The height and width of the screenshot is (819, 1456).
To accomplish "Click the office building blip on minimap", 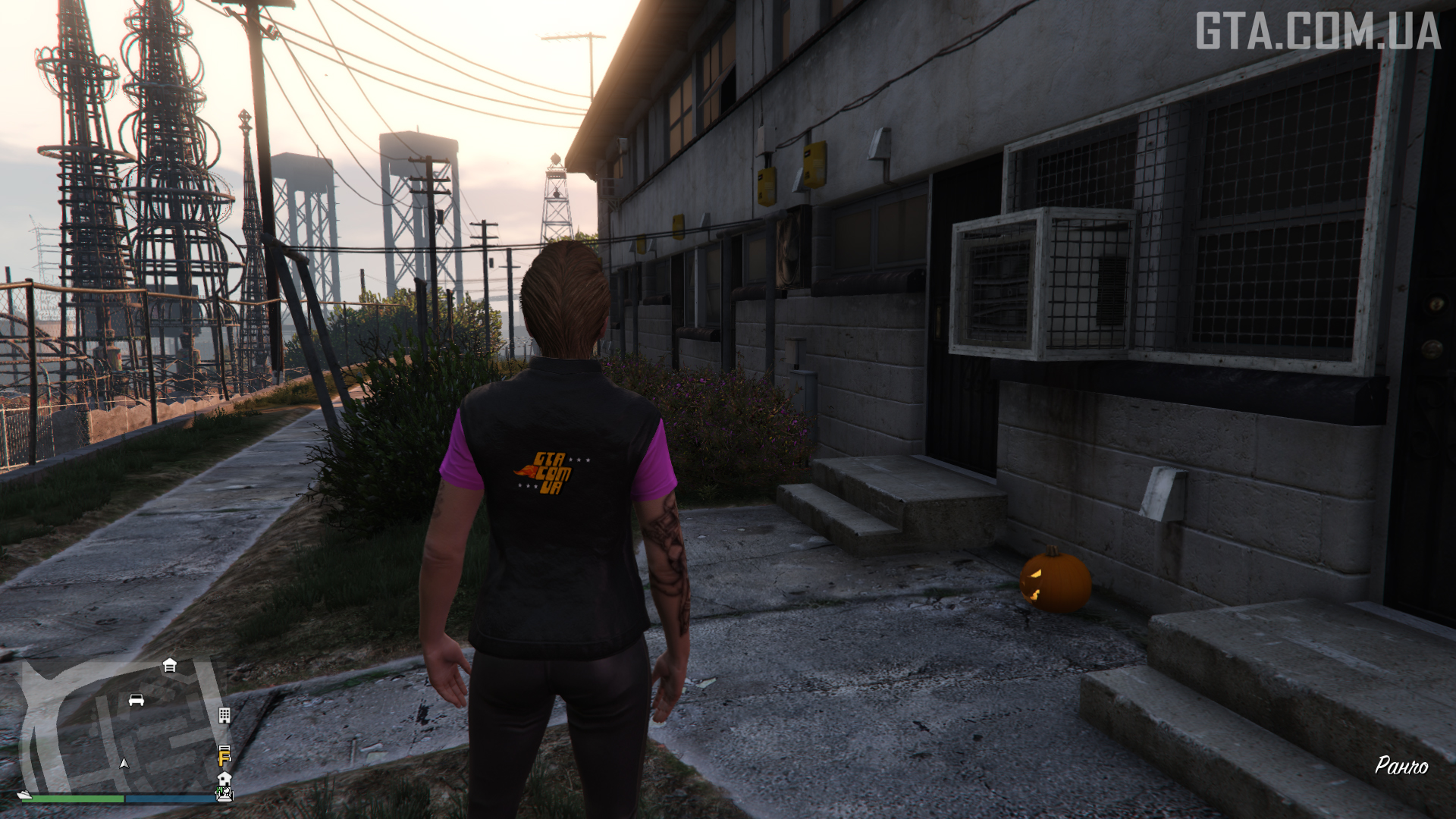I will [x=224, y=715].
